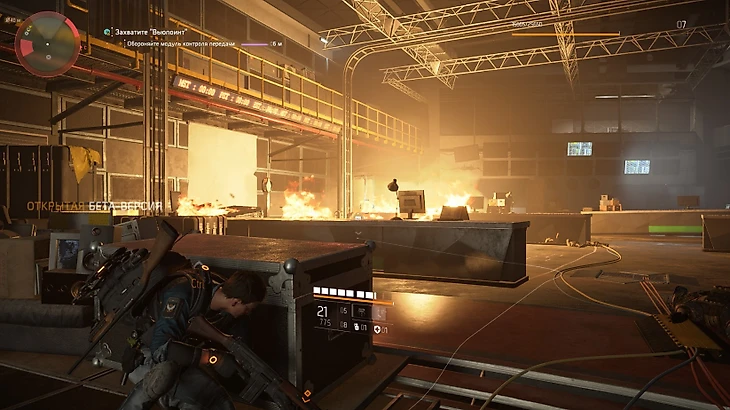Select the armor kit count icon
The width and height of the screenshot is (730, 410).
pos(377,329)
